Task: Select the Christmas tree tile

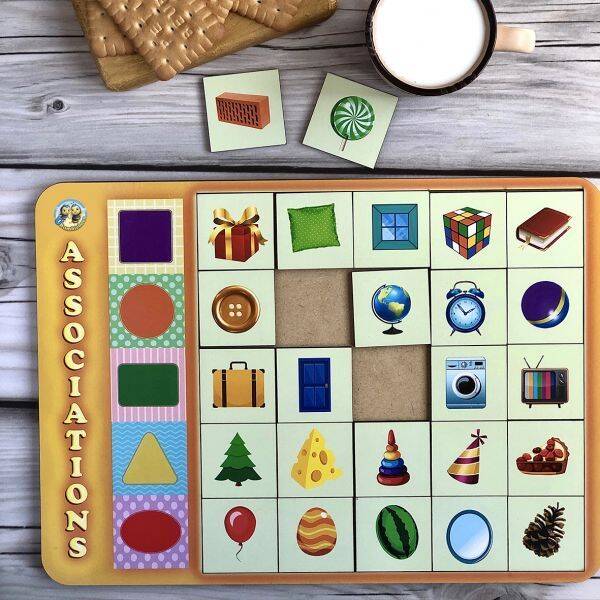Action: click(x=238, y=460)
